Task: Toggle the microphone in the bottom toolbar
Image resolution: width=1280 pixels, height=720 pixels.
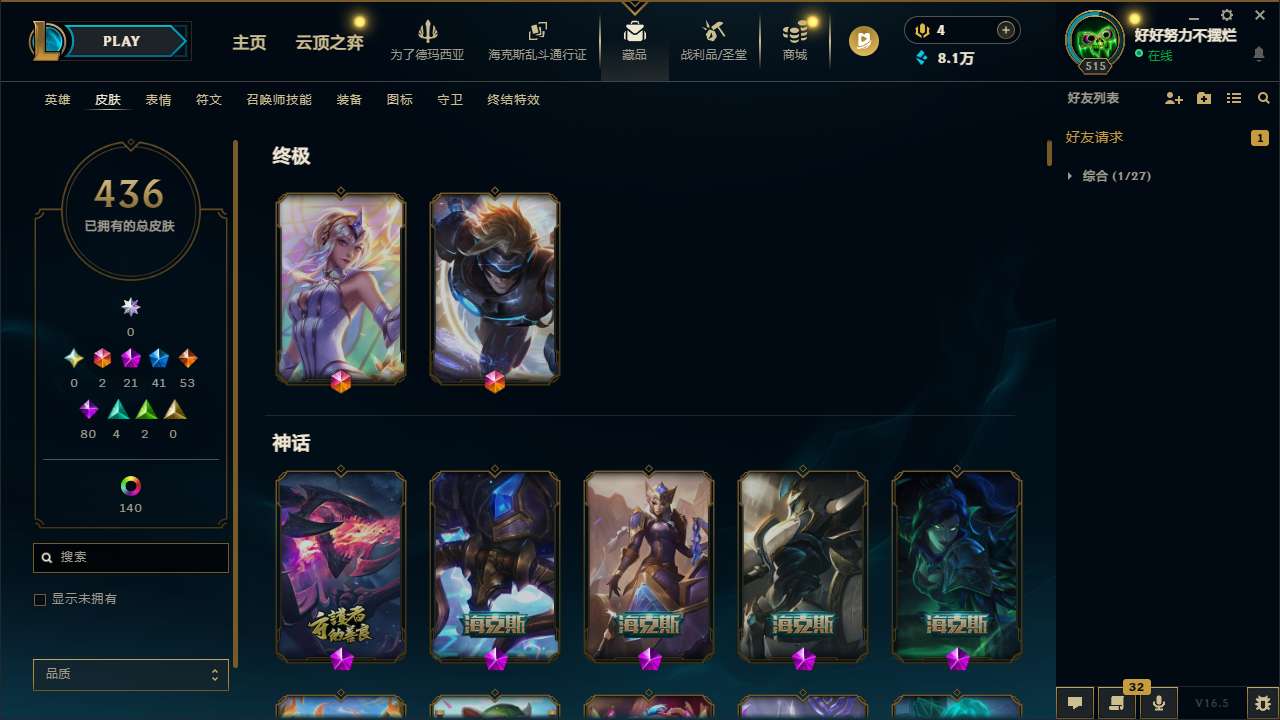Action: point(1158,703)
